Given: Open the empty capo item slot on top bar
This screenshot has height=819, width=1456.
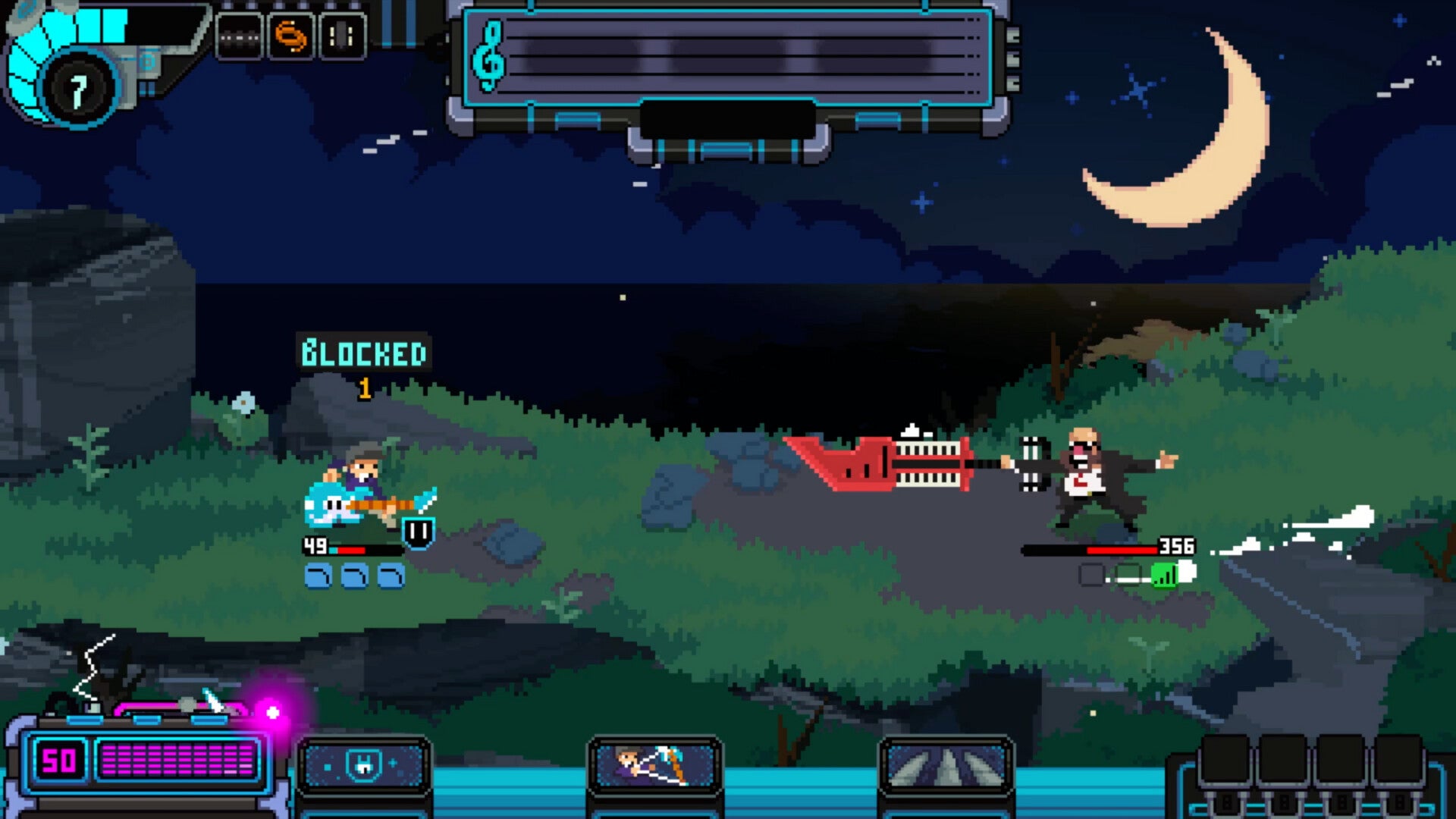Looking at the screenshot, I should tap(341, 34).
